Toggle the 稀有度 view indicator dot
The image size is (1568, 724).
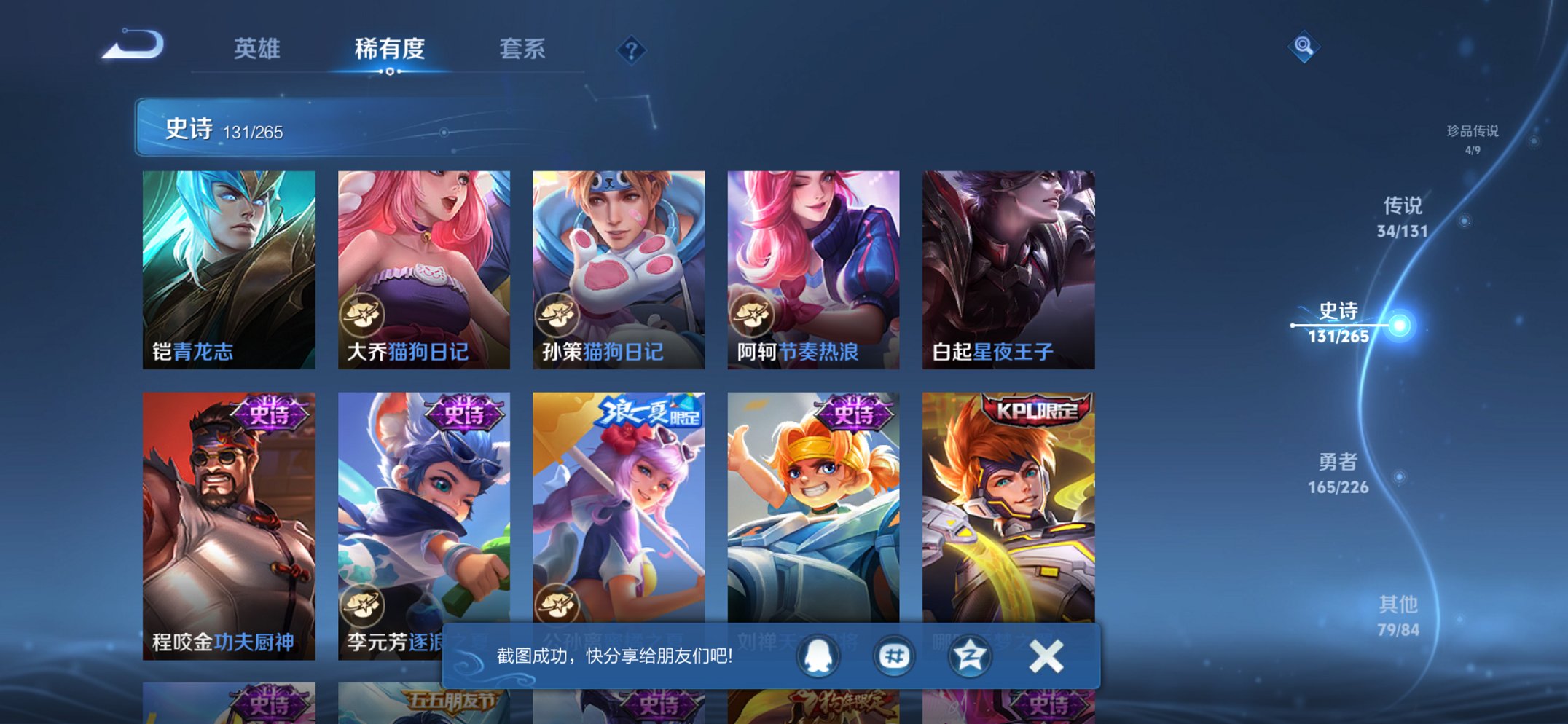coord(391,73)
